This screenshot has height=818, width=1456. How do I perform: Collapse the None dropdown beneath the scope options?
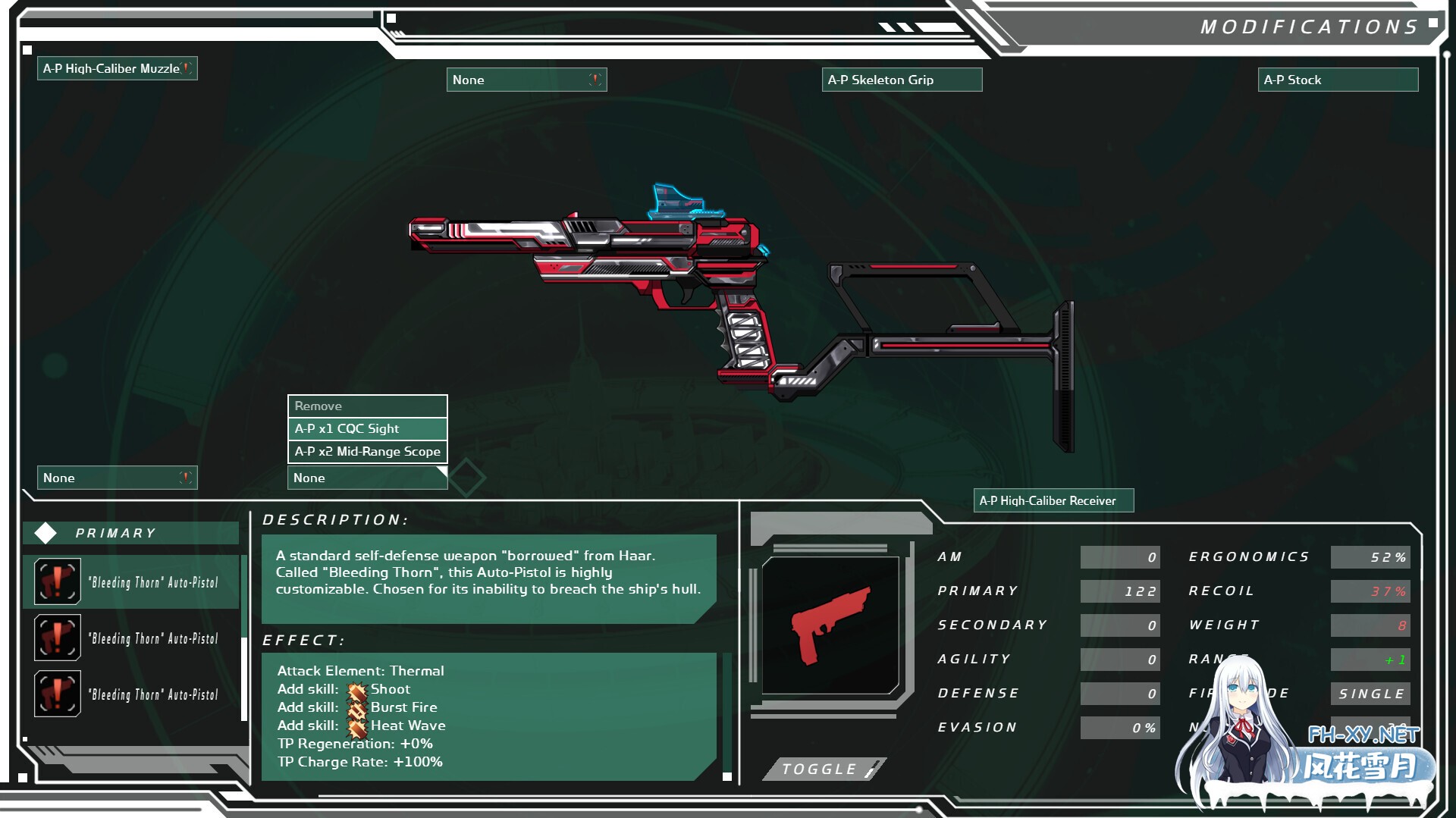click(x=367, y=478)
